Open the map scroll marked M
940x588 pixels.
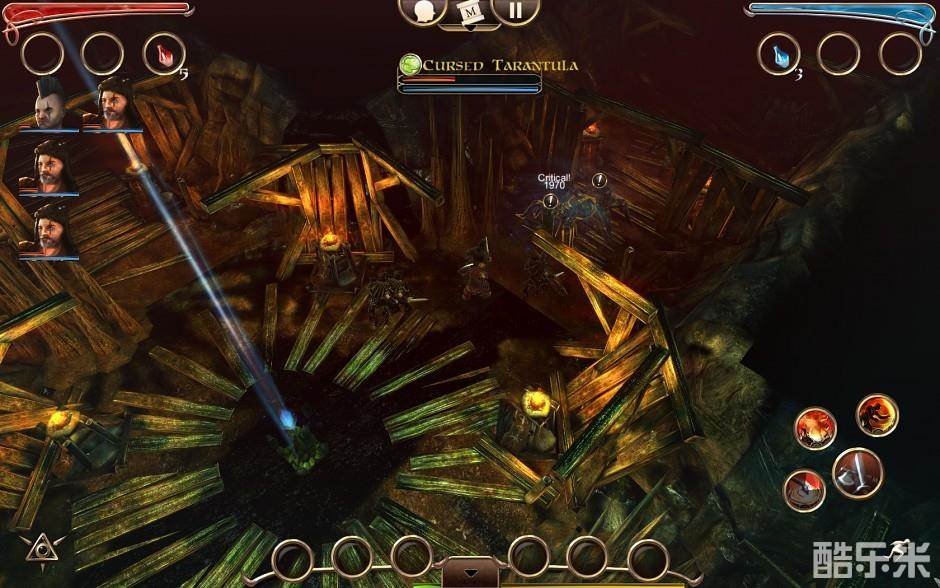click(x=469, y=12)
